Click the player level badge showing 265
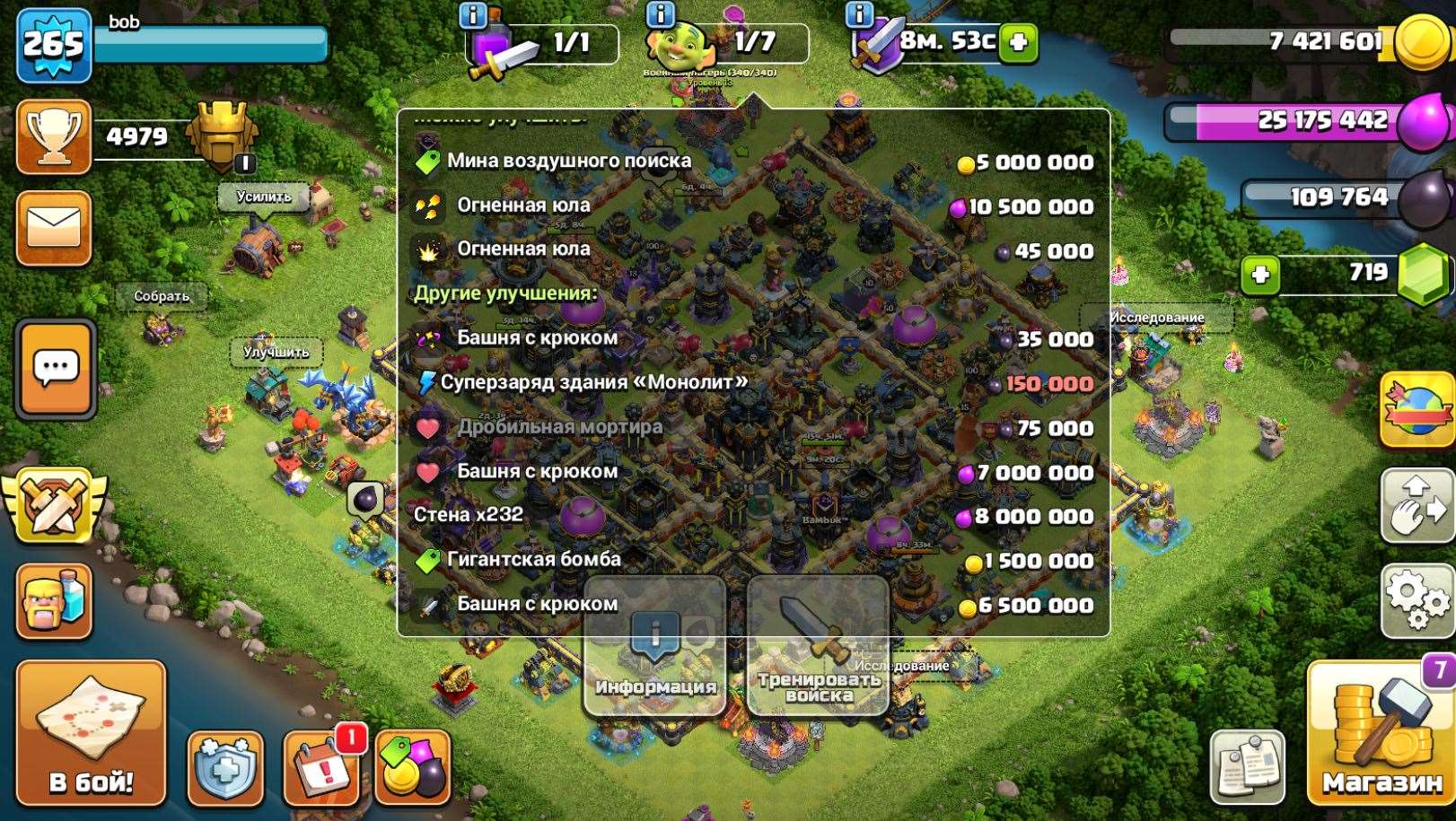The image size is (1456, 821). coord(51,39)
